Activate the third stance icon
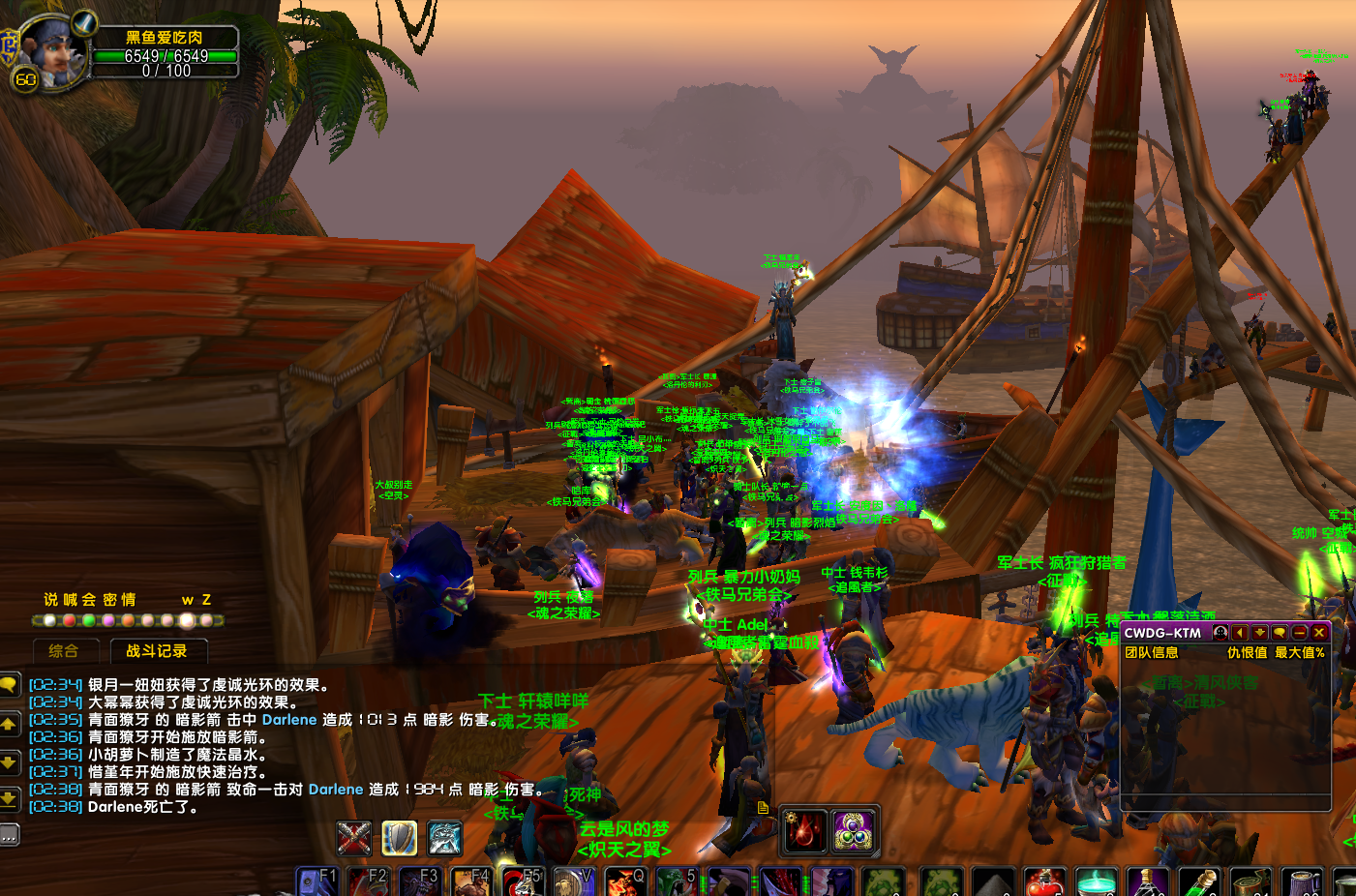 pos(444,838)
